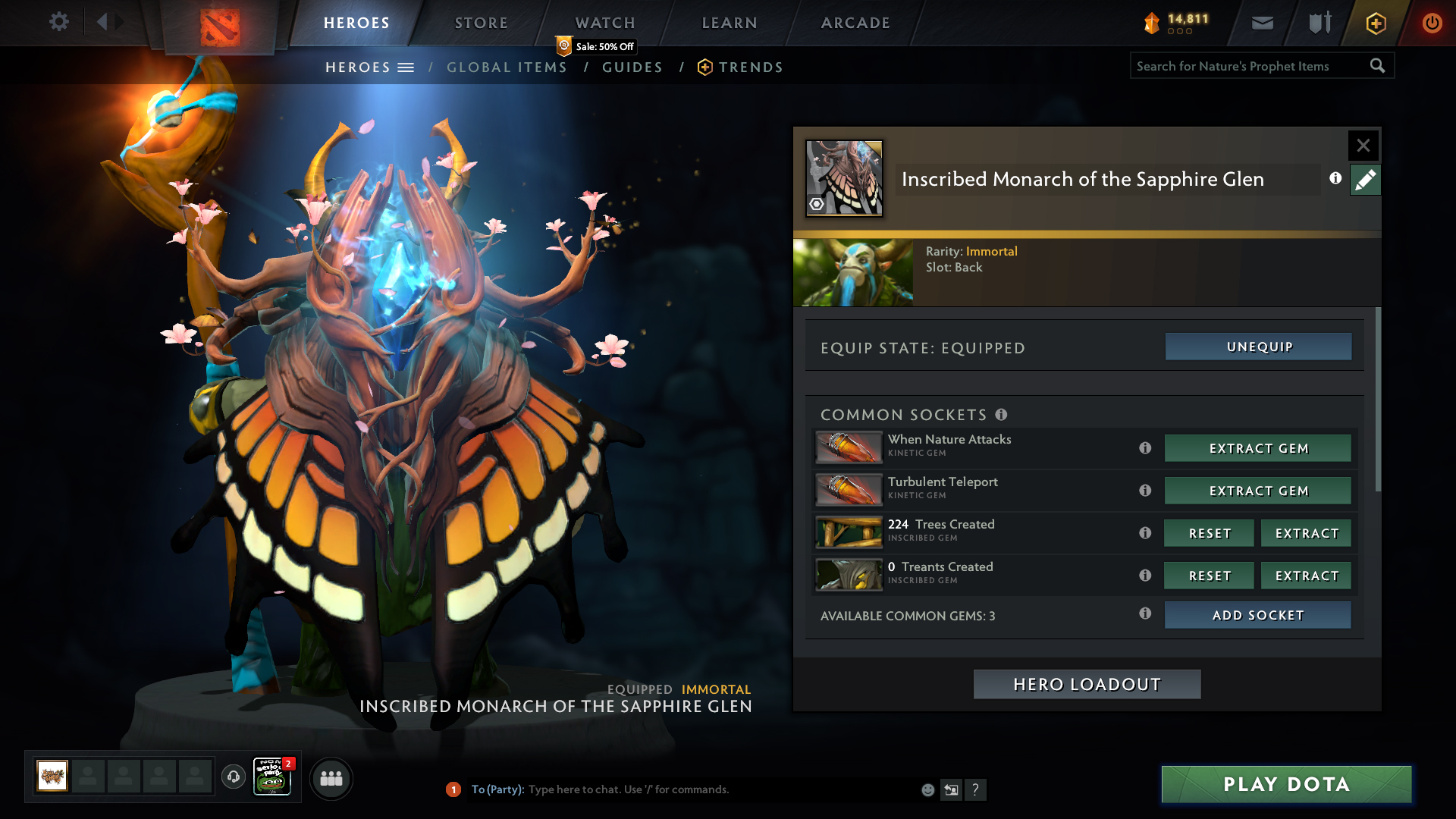
Task: Add a new common socket
Action: coord(1257,615)
